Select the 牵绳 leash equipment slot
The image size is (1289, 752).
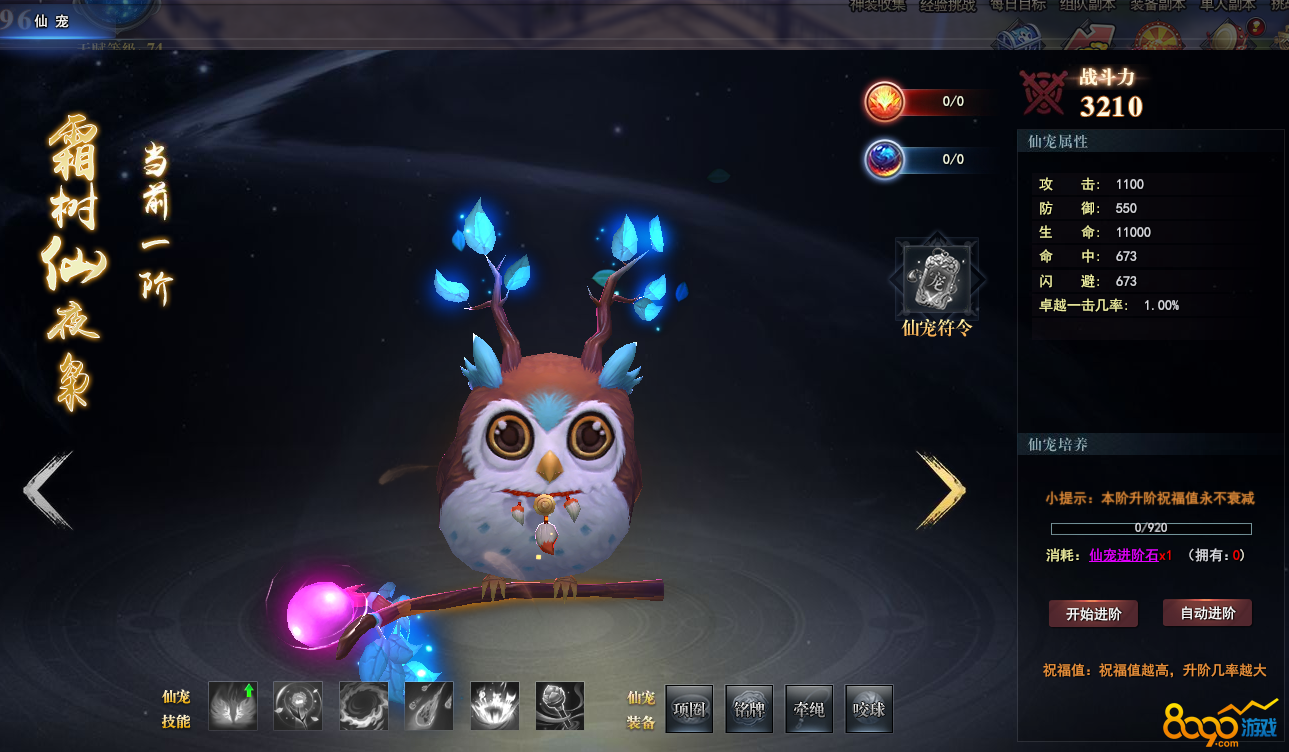point(809,709)
